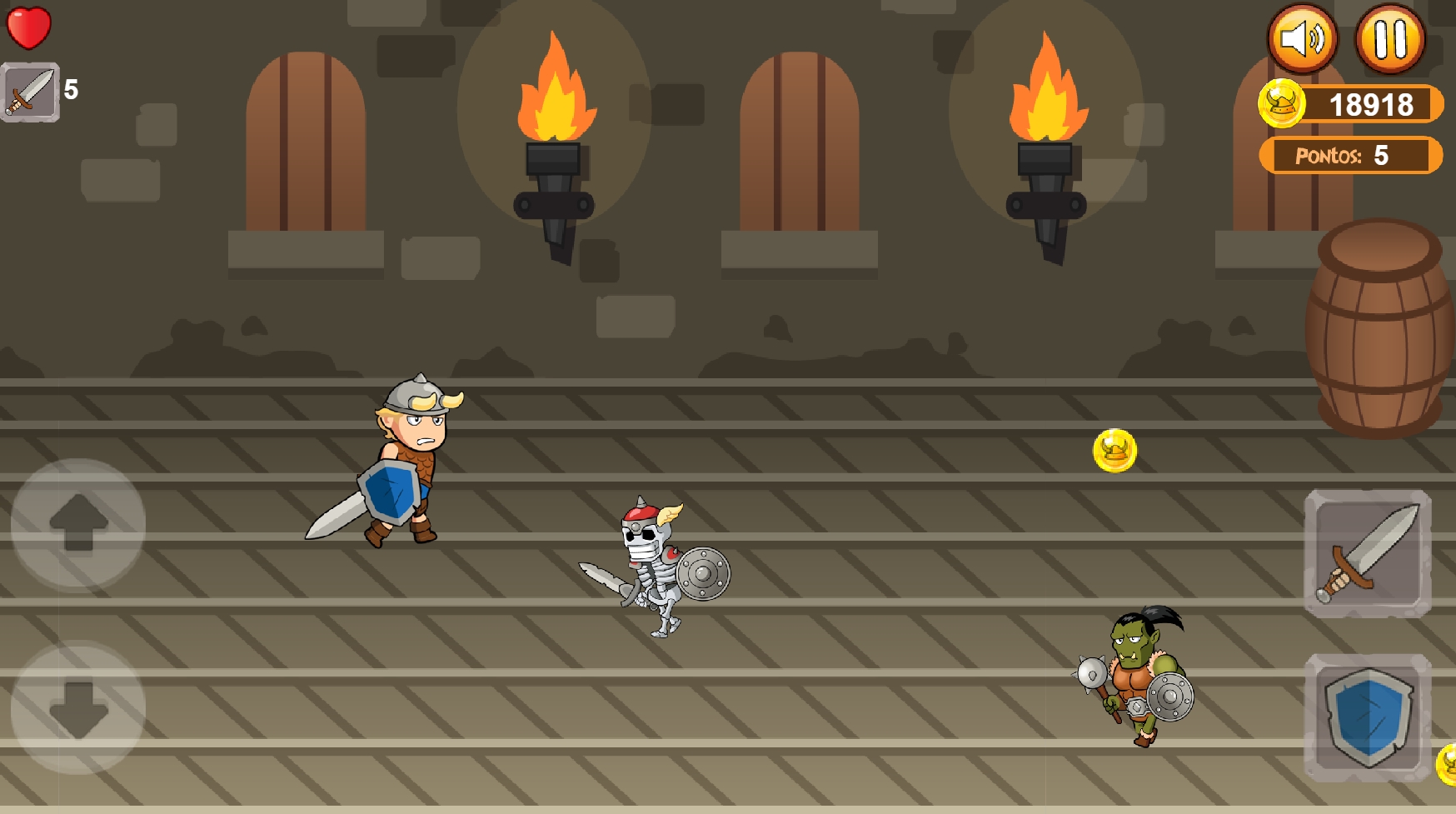Tap the up arrow movement button
The image size is (1456, 814).
coord(78,523)
